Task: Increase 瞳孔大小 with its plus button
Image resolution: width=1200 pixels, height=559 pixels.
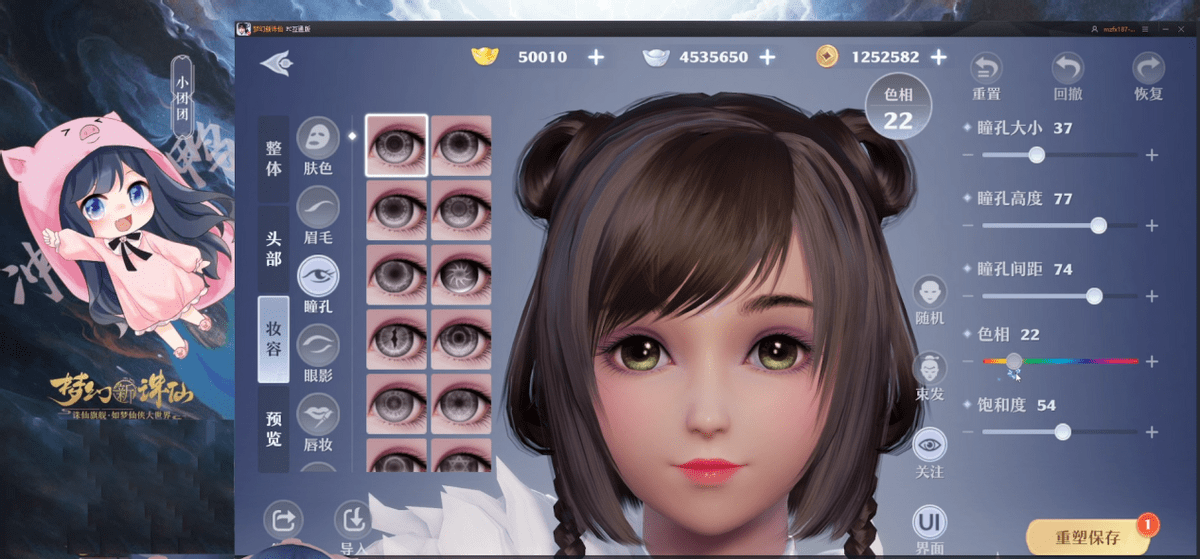Action: (x=1152, y=155)
